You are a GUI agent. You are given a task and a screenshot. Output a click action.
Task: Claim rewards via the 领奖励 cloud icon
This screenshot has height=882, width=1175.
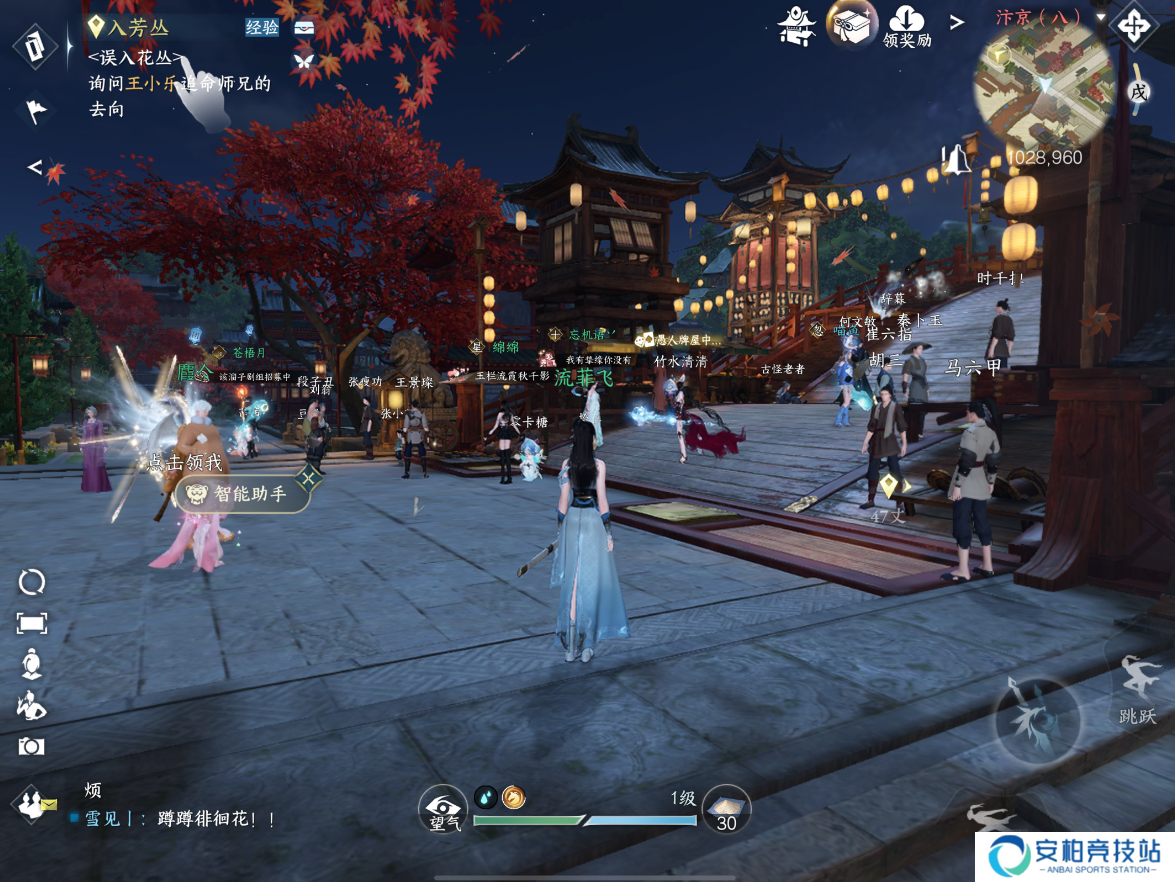907,24
